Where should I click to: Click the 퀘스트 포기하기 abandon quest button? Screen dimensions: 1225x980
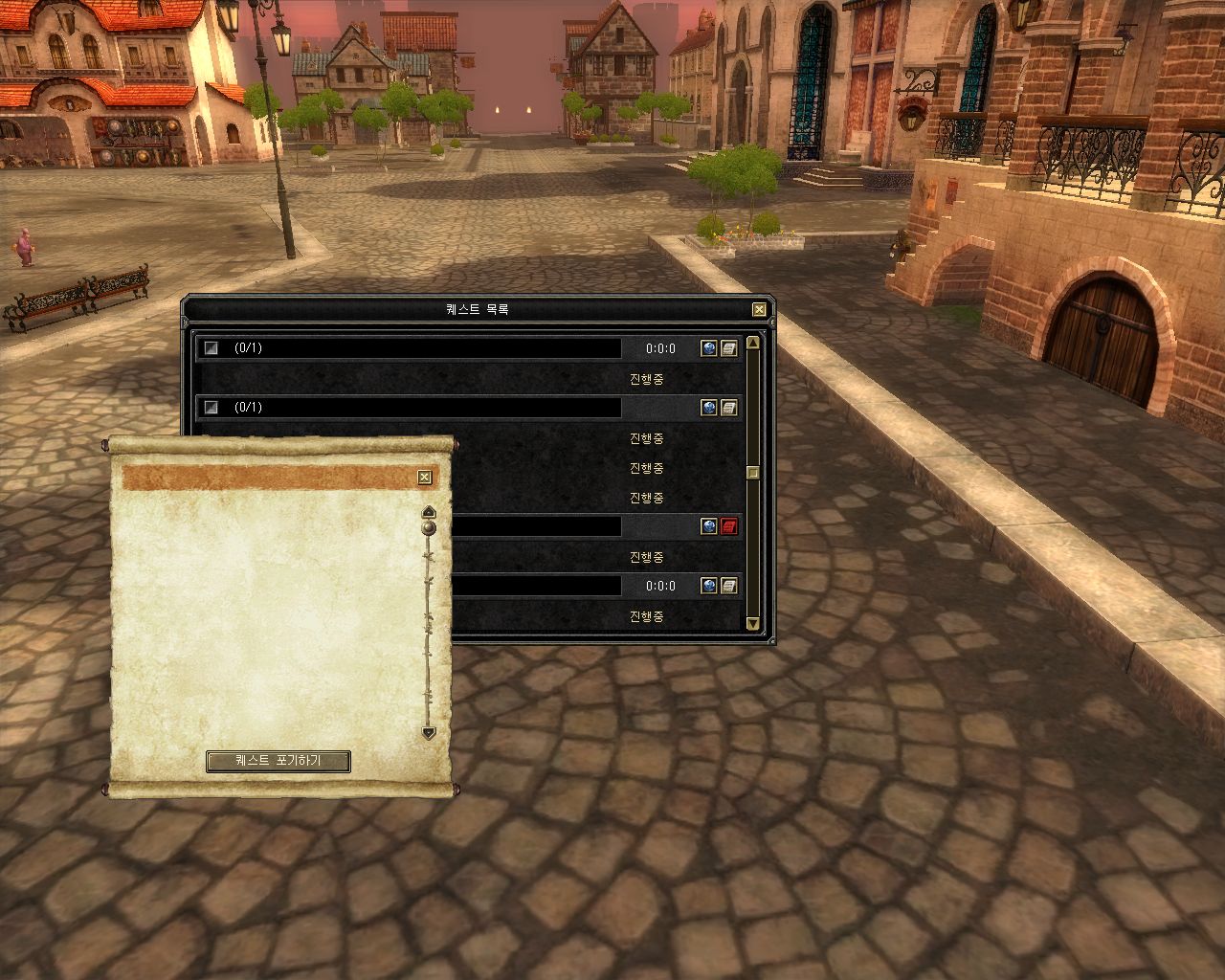point(278,762)
